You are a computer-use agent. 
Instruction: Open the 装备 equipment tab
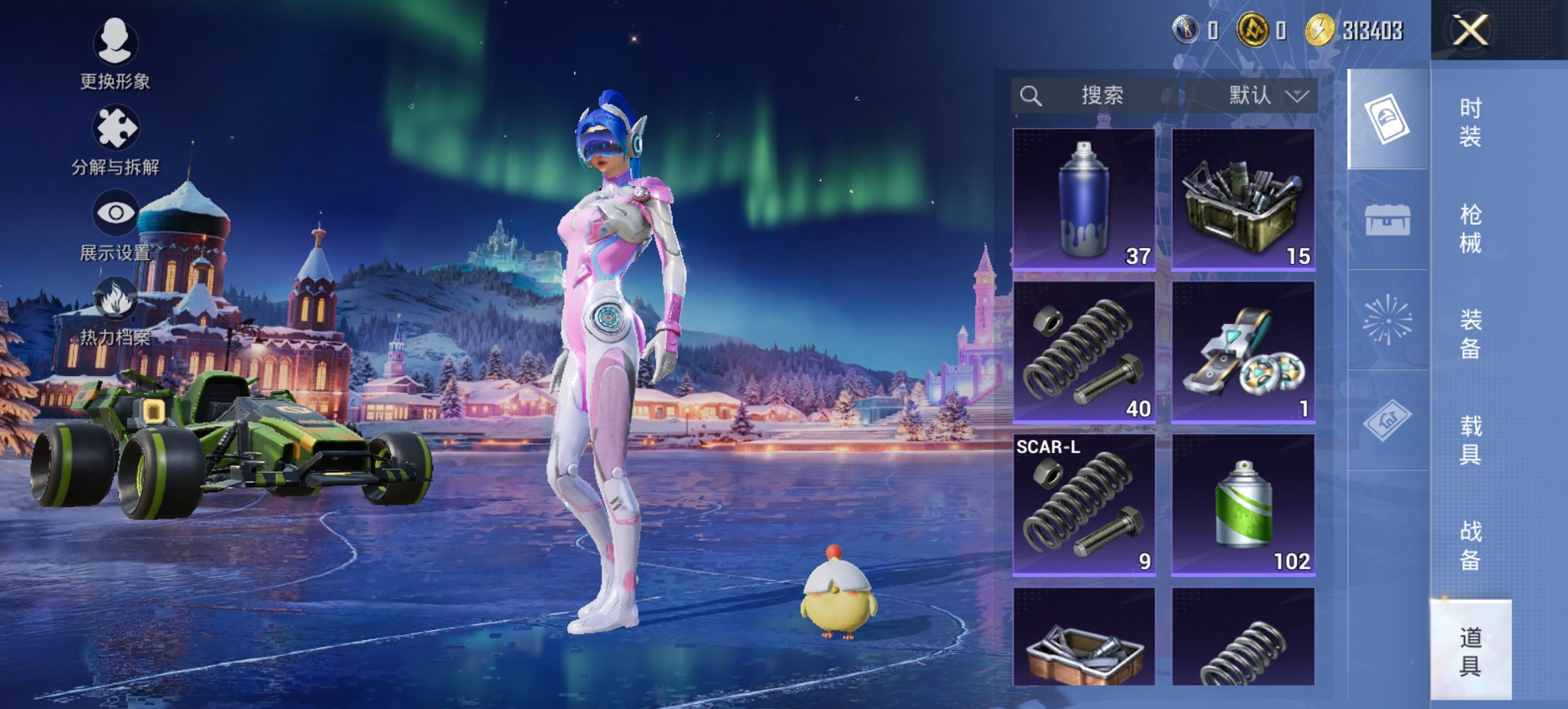[1470, 334]
